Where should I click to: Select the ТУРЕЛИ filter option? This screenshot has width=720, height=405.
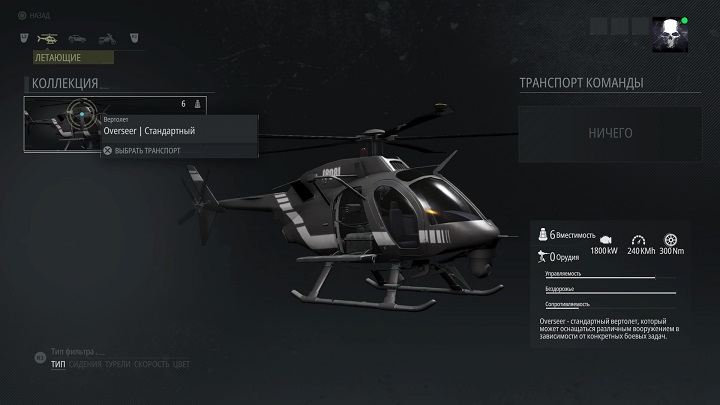tap(118, 364)
